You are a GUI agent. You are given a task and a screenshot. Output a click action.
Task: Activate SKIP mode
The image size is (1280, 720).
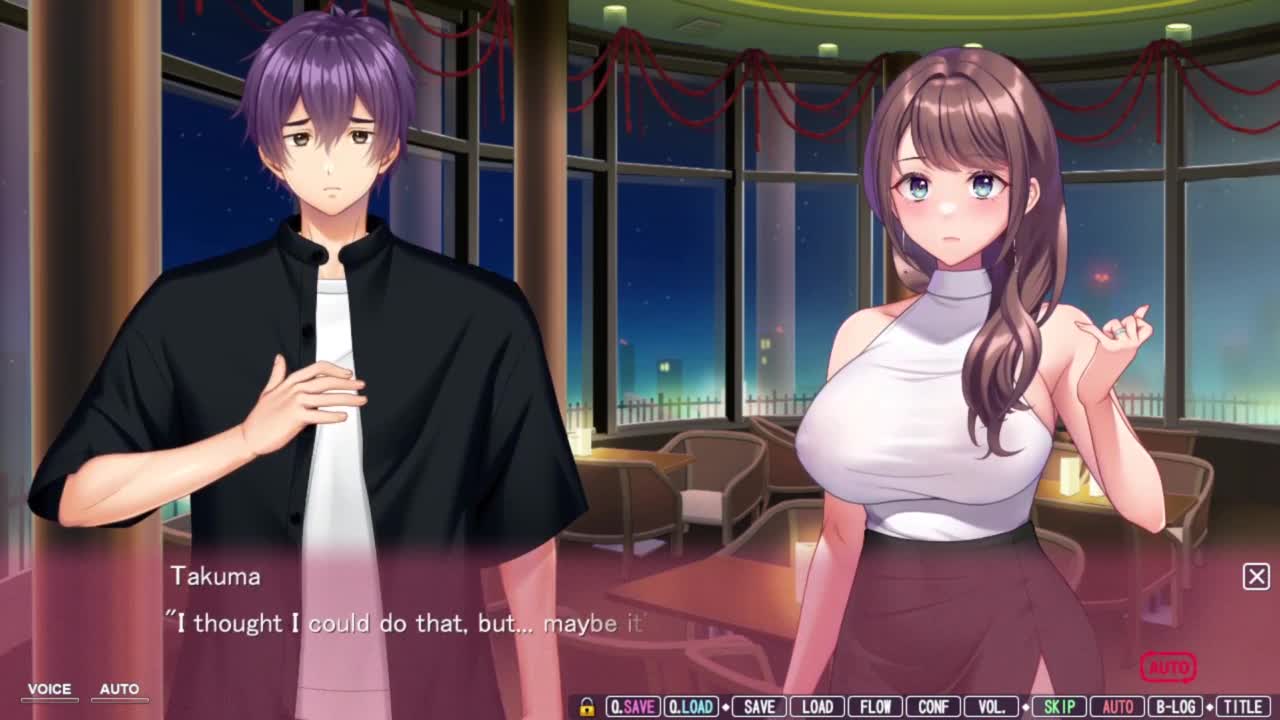coord(1059,707)
